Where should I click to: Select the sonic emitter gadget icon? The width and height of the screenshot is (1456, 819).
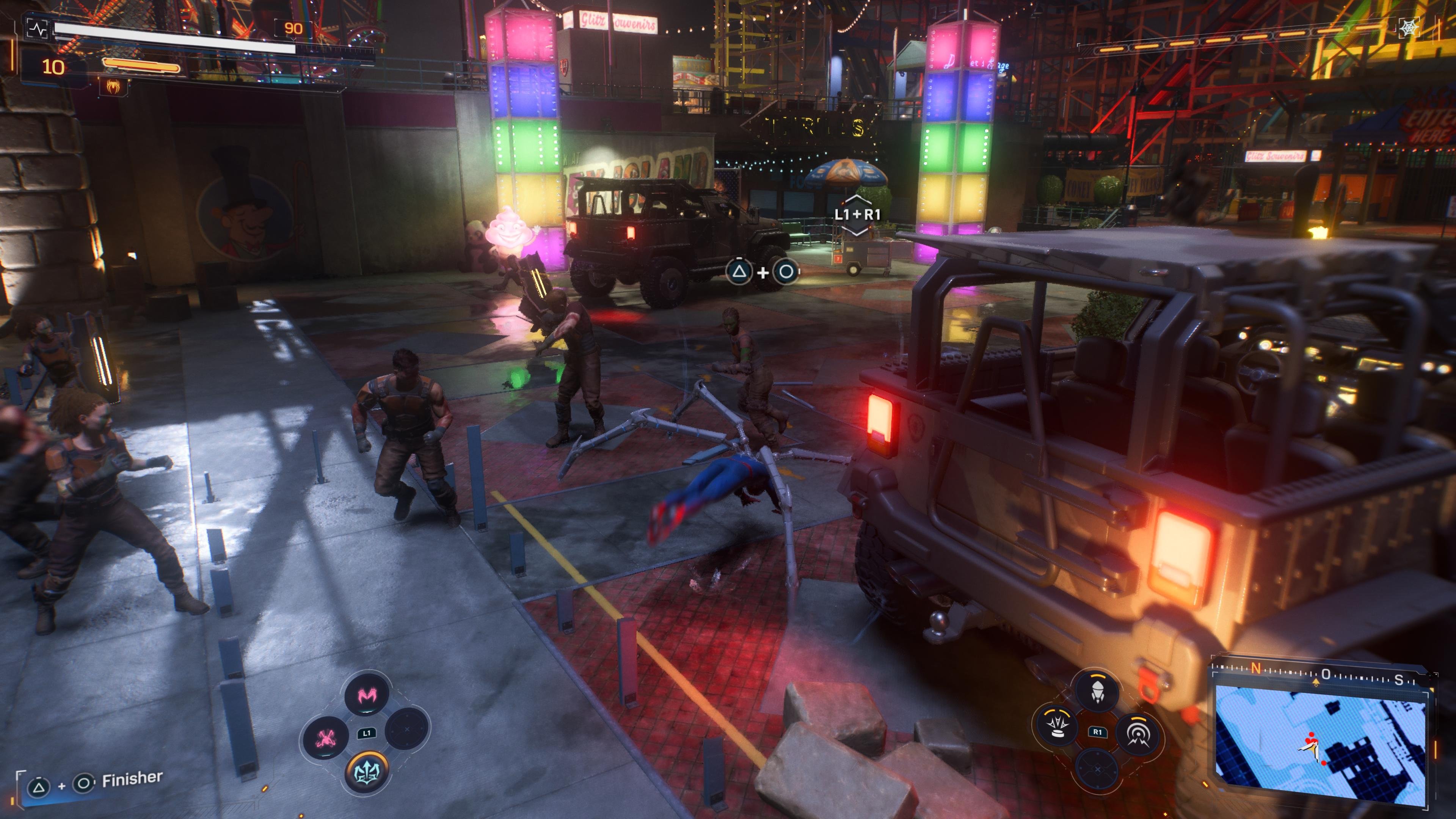(x=1138, y=734)
